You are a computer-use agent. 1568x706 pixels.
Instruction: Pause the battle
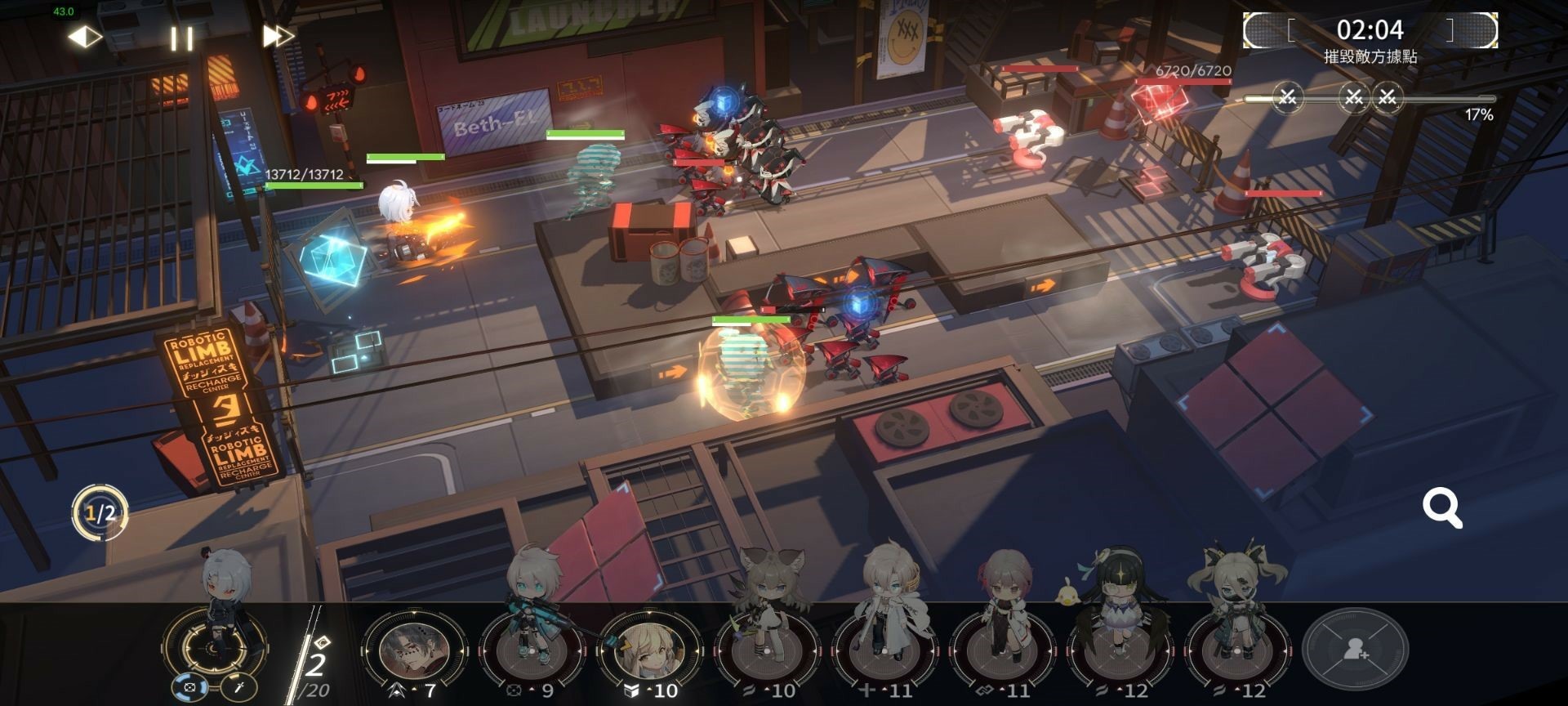coord(181,38)
